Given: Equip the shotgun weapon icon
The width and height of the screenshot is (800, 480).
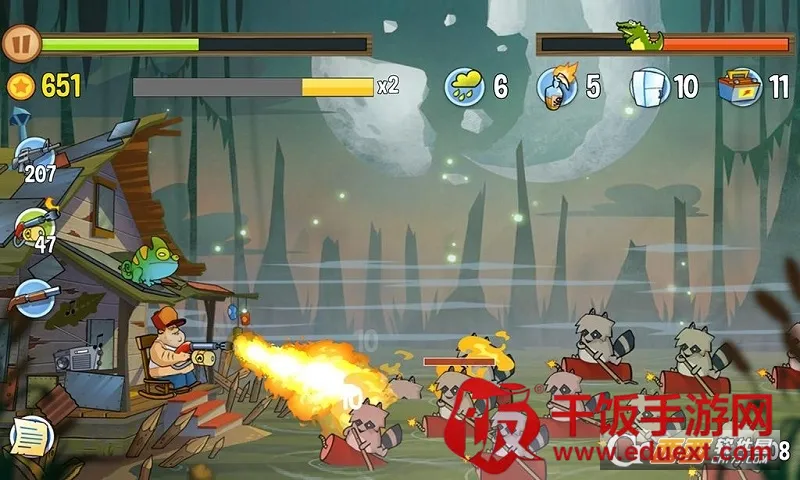Looking at the screenshot, I should [35, 297].
